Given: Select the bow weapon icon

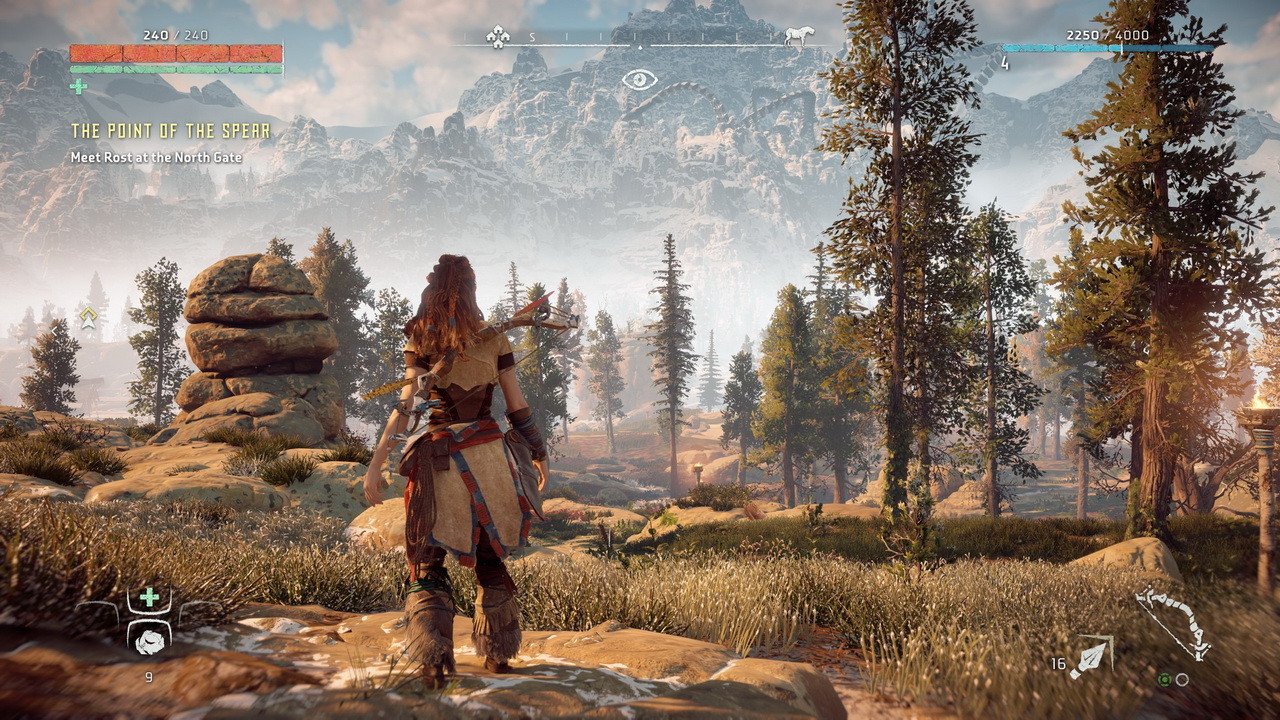Looking at the screenshot, I should coord(1173,624).
